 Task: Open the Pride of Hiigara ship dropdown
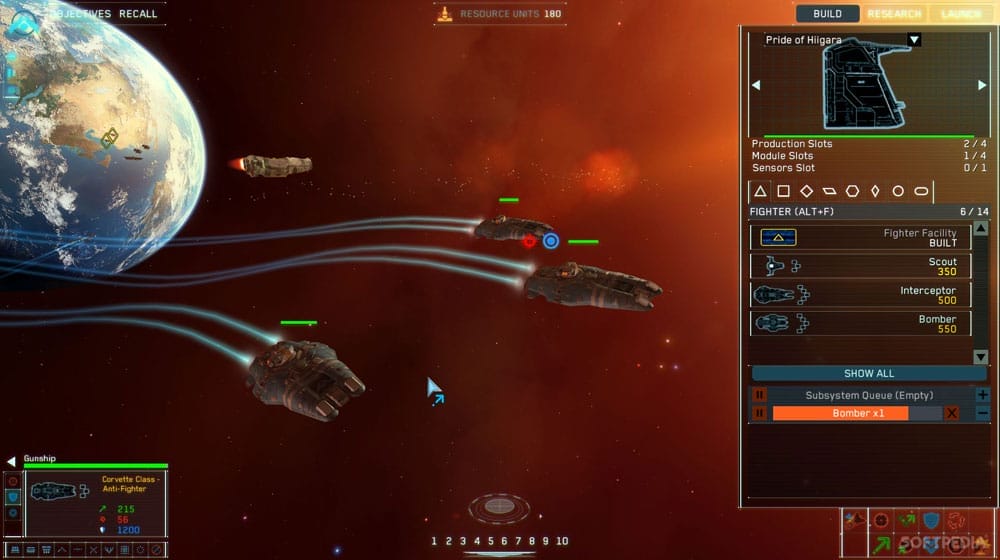tap(913, 40)
